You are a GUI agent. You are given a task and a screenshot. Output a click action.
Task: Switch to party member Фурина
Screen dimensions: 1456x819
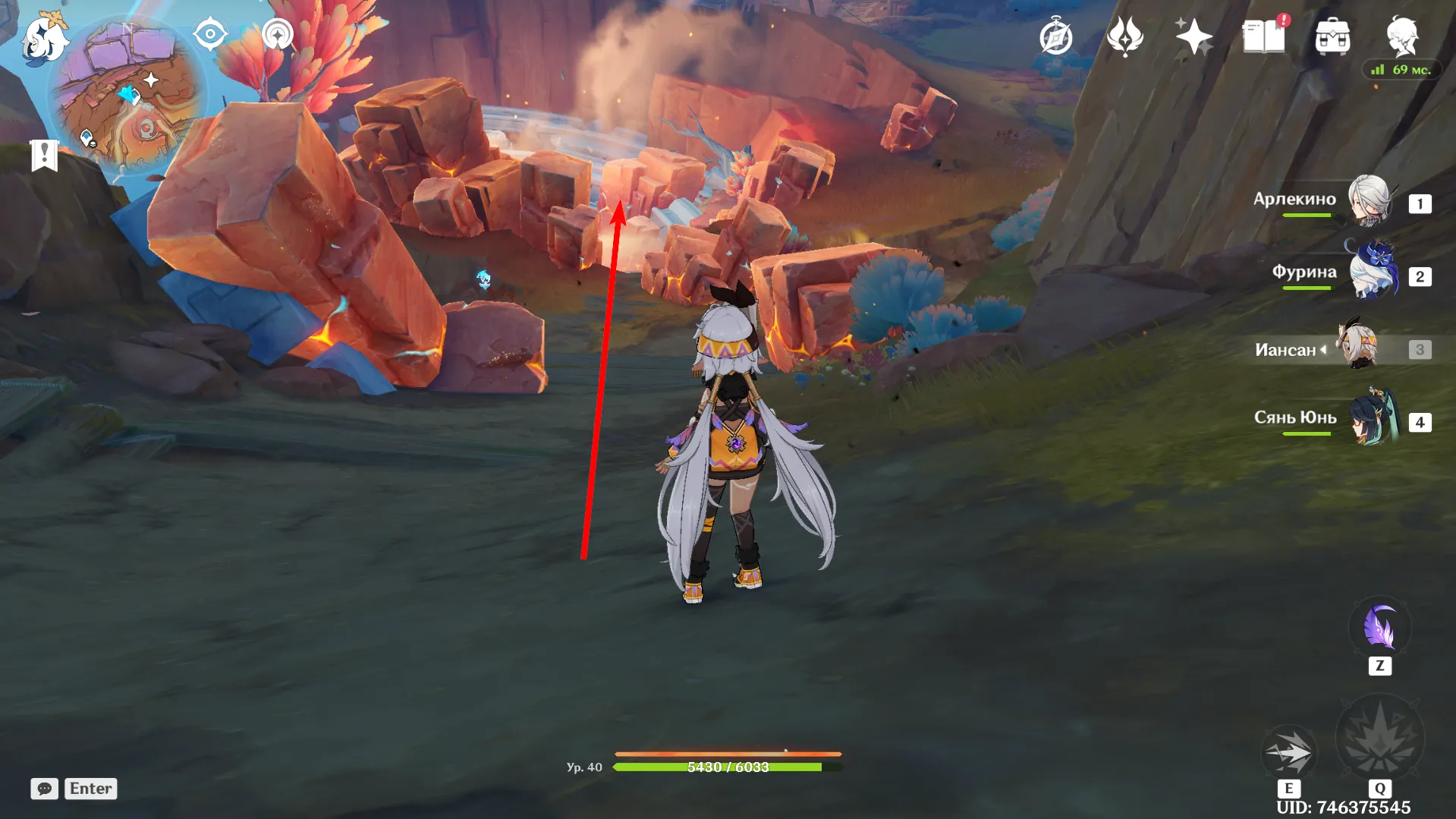[1372, 272]
